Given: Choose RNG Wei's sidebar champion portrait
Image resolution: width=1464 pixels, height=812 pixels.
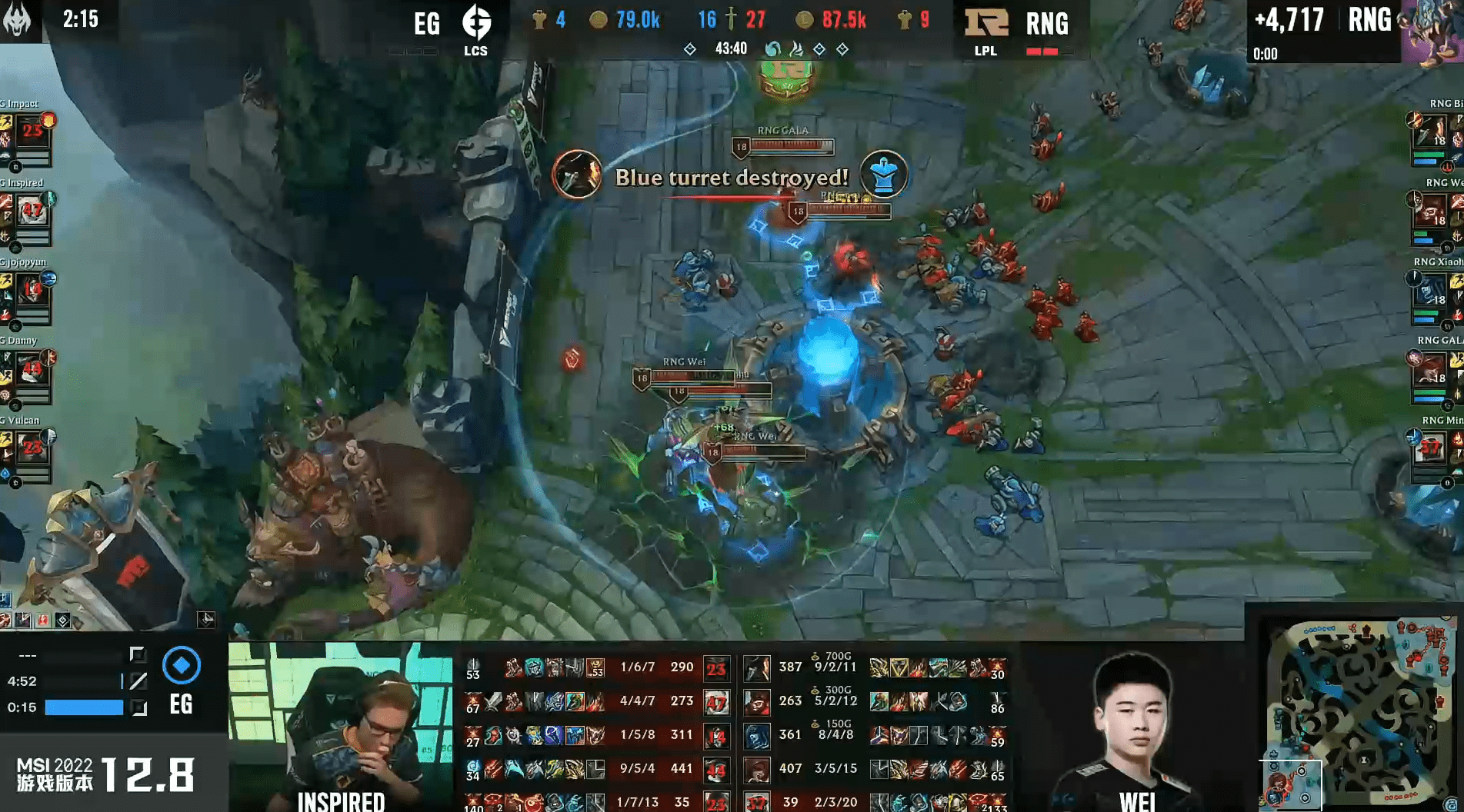Looking at the screenshot, I should coord(1432,212).
